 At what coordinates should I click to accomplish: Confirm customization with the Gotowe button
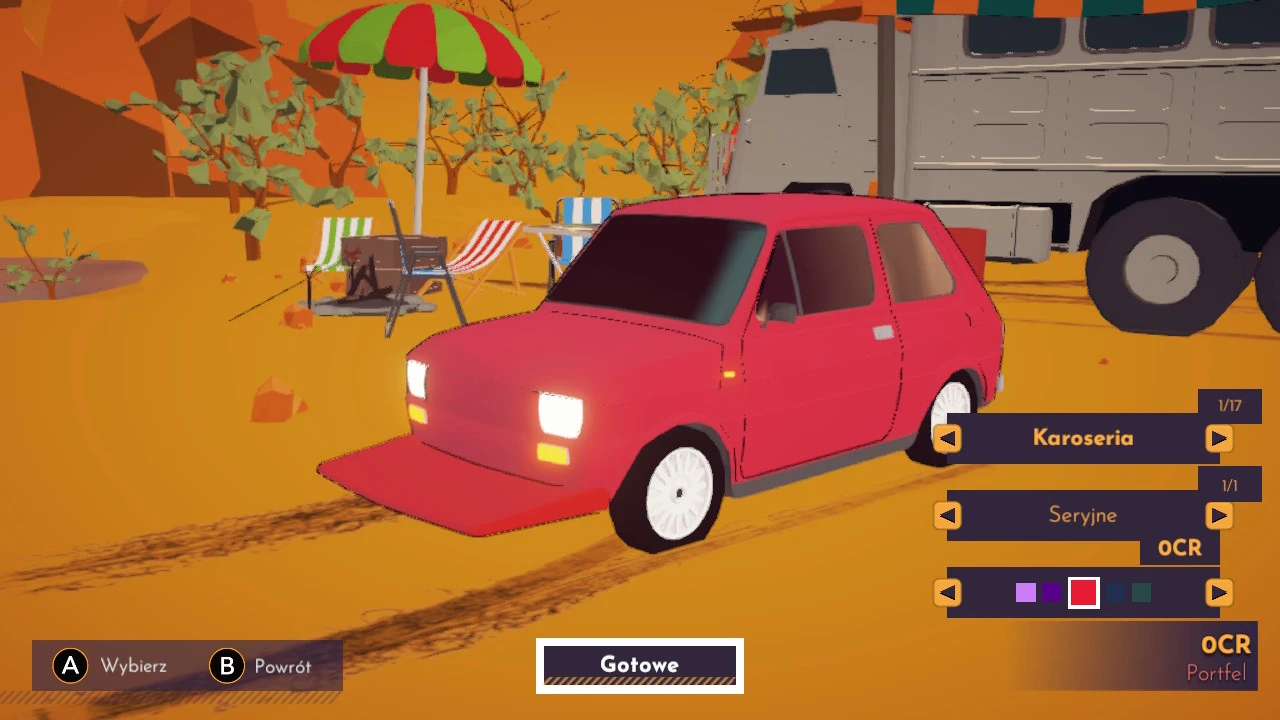pyautogui.click(x=639, y=664)
